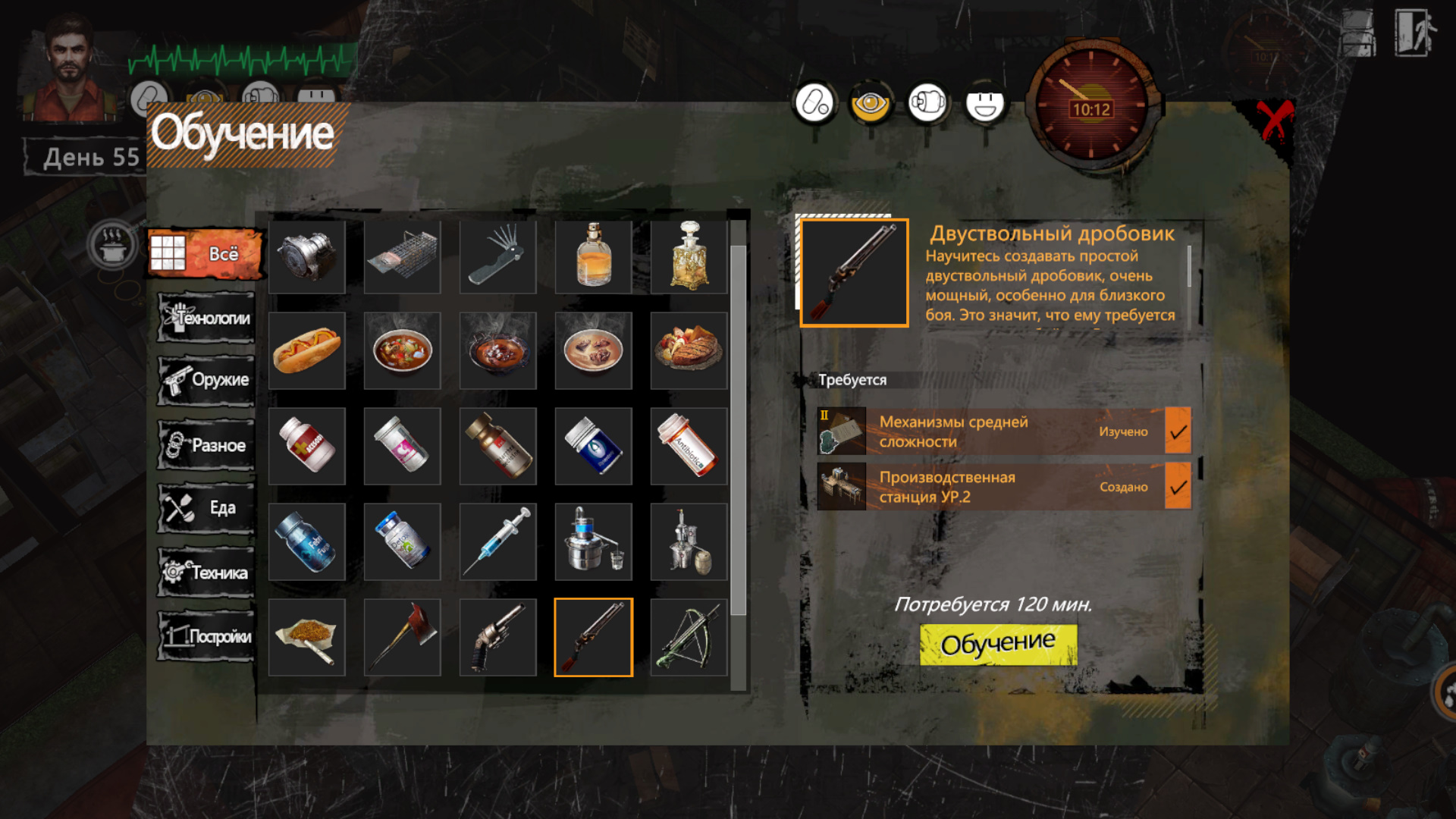Choose the grilled steak meal recipe
This screenshot has height=819, width=1456.
point(689,350)
